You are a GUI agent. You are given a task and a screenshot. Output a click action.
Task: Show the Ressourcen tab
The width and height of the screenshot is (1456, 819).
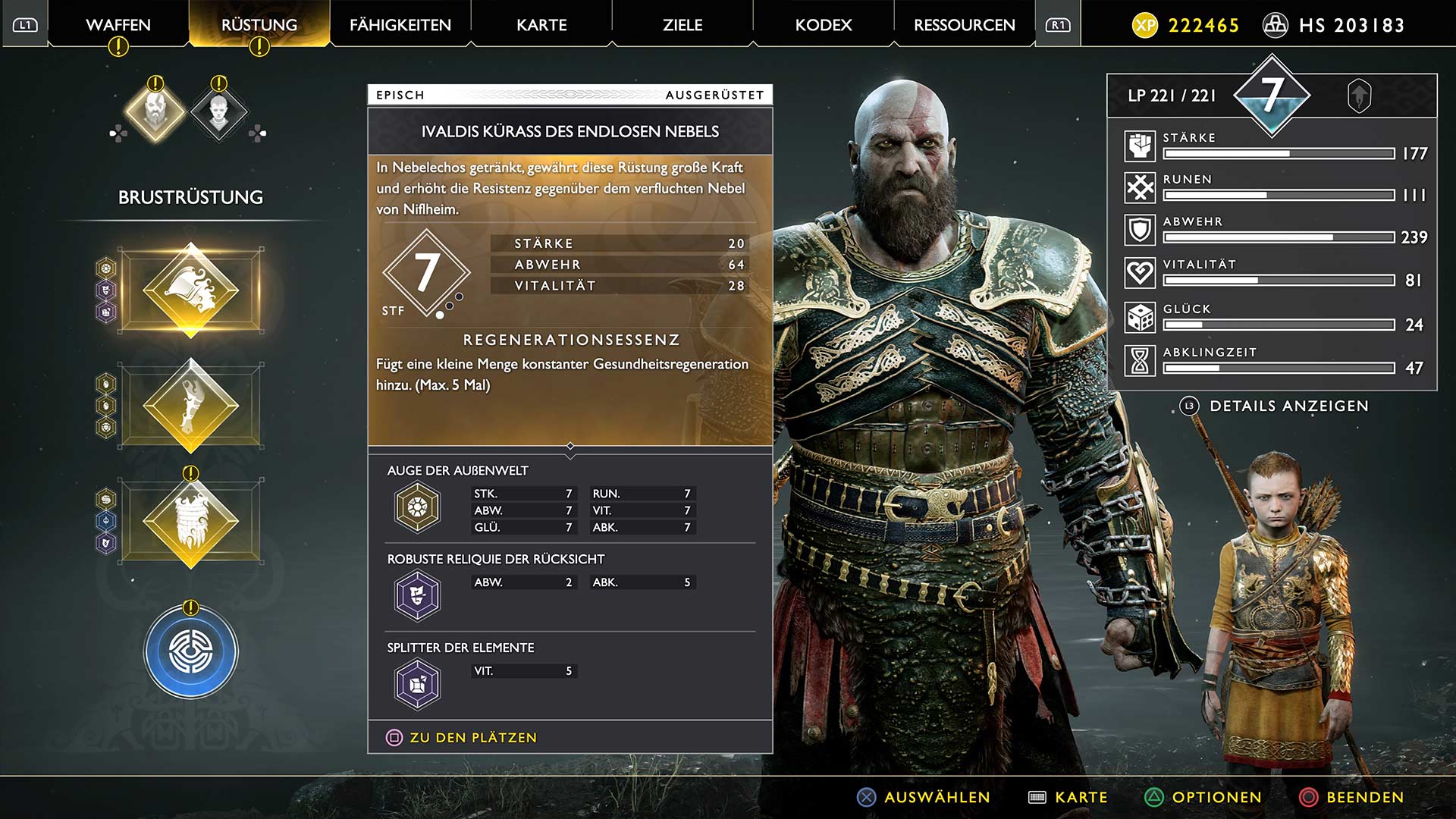pyautogui.click(x=964, y=25)
